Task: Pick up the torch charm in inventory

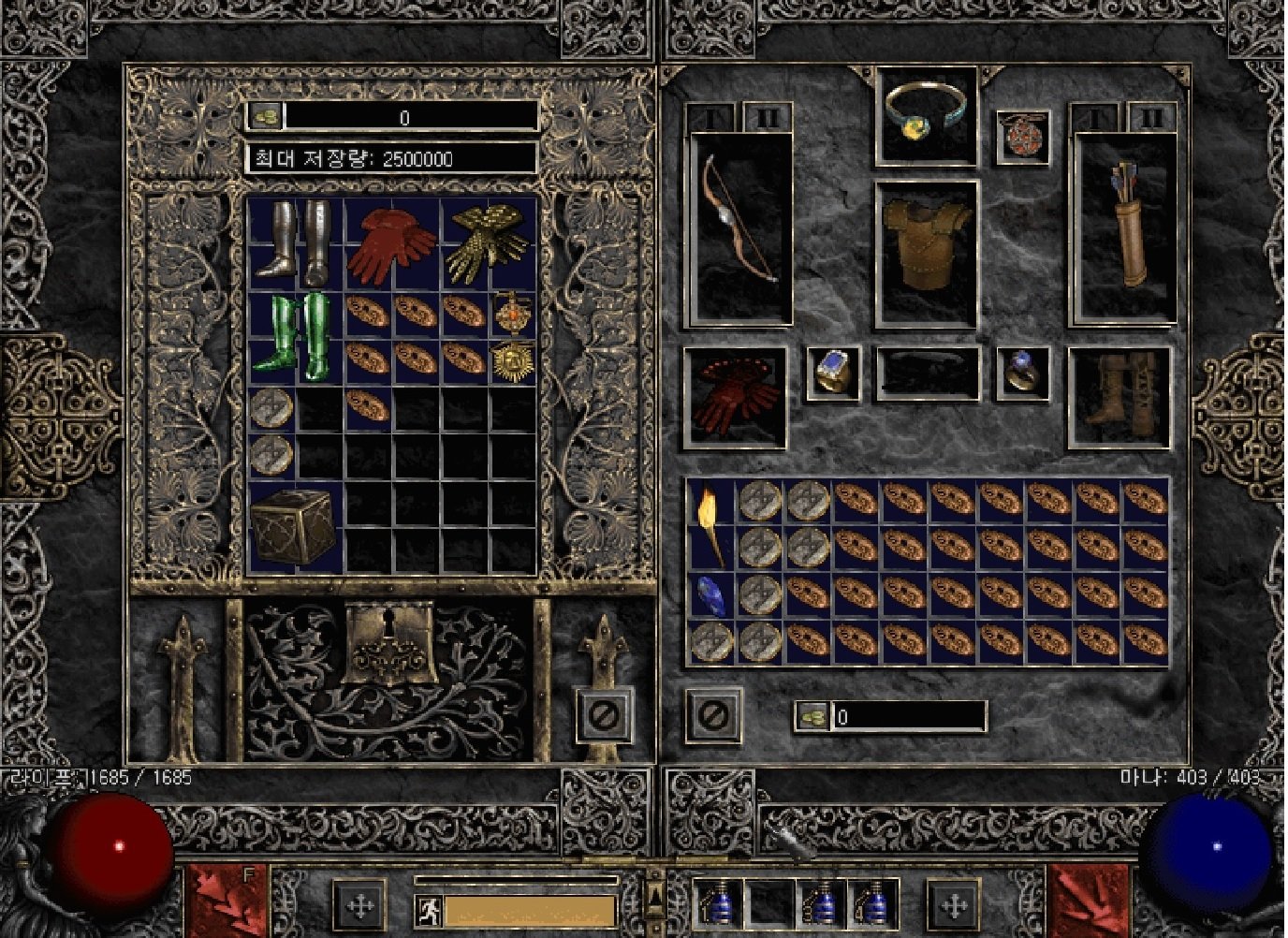Action: coord(710,526)
